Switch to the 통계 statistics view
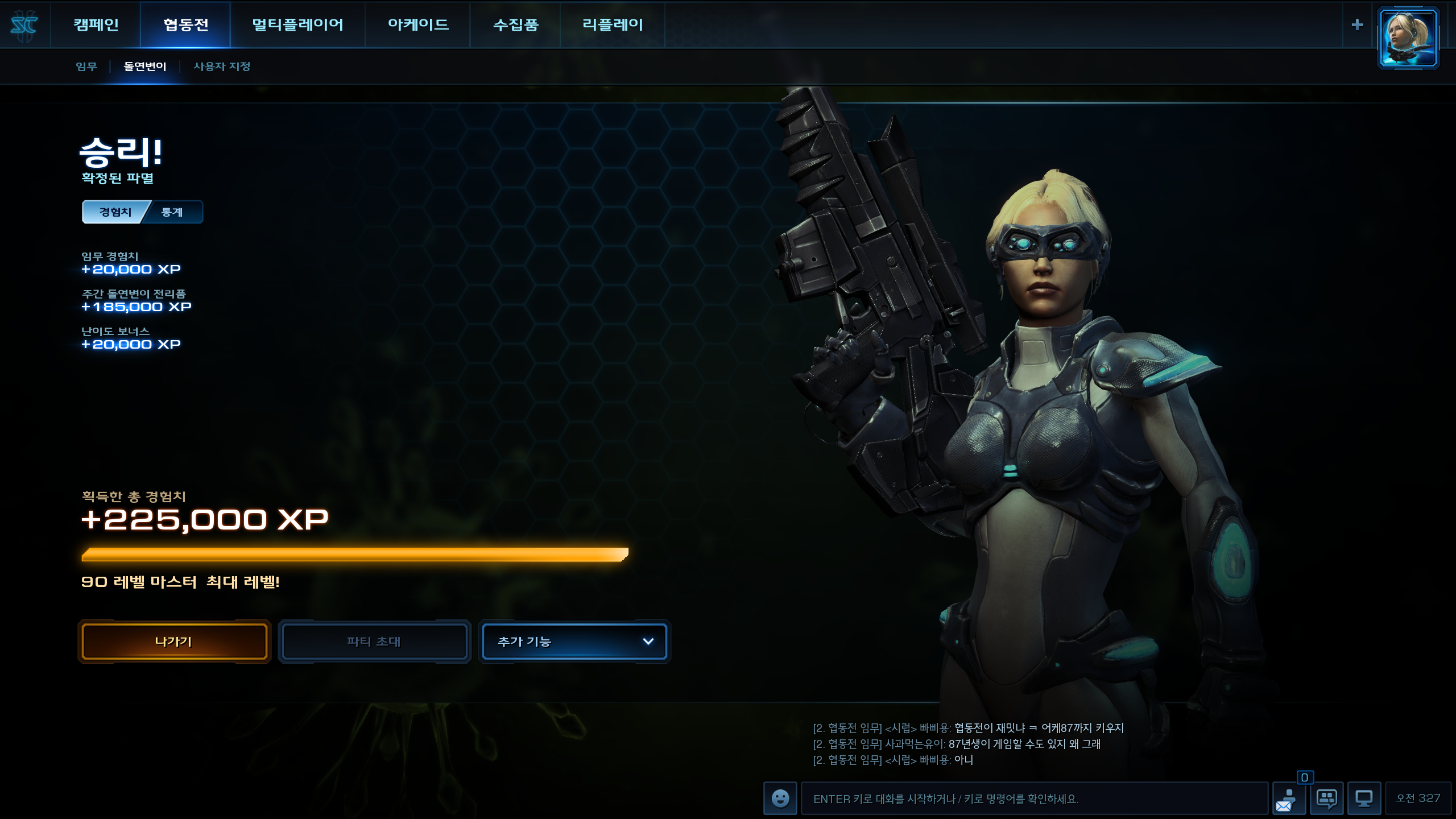Image resolution: width=1456 pixels, height=819 pixels. click(172, 212)
